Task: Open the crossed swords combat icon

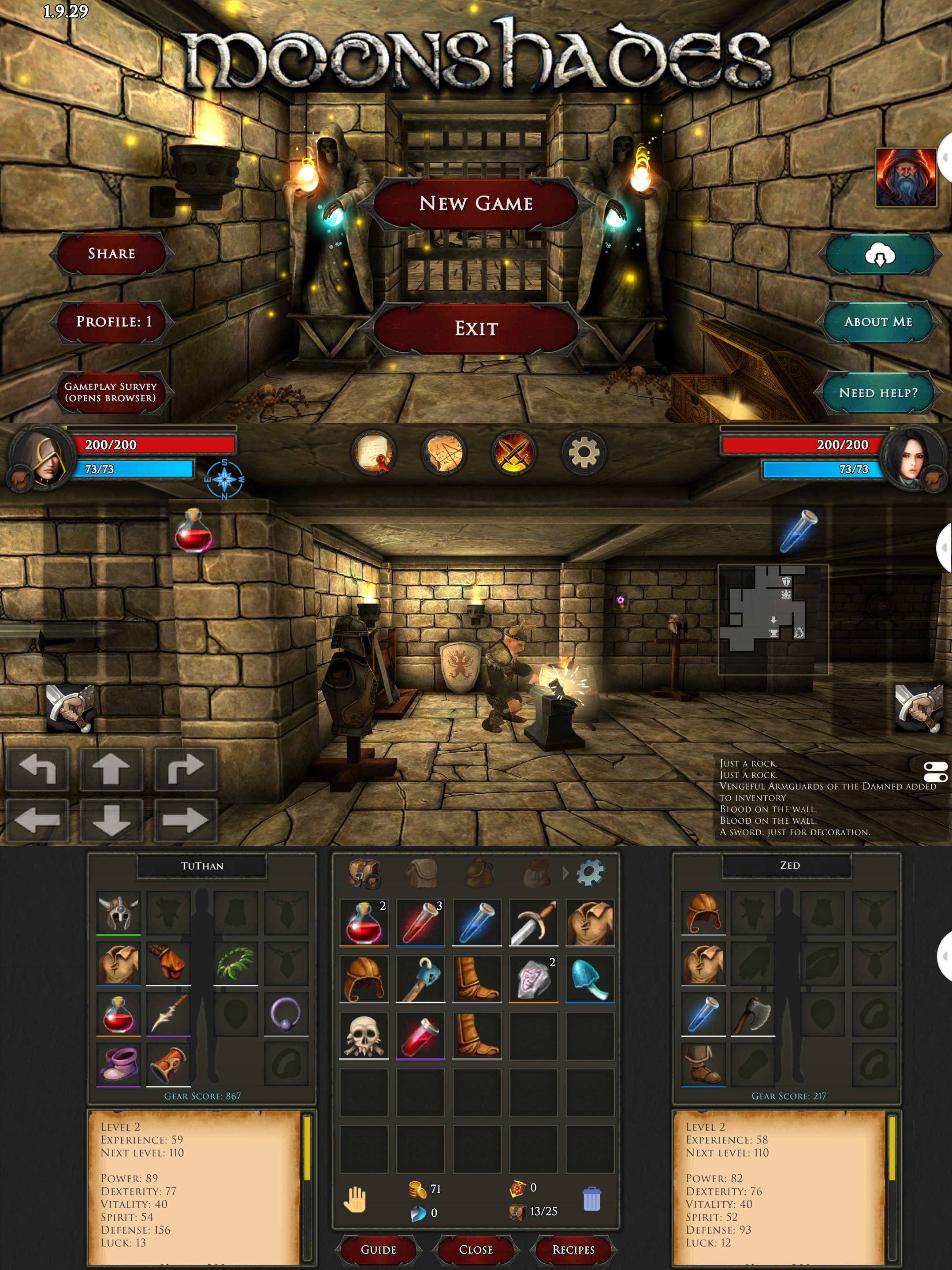Action: coord(513,453)
